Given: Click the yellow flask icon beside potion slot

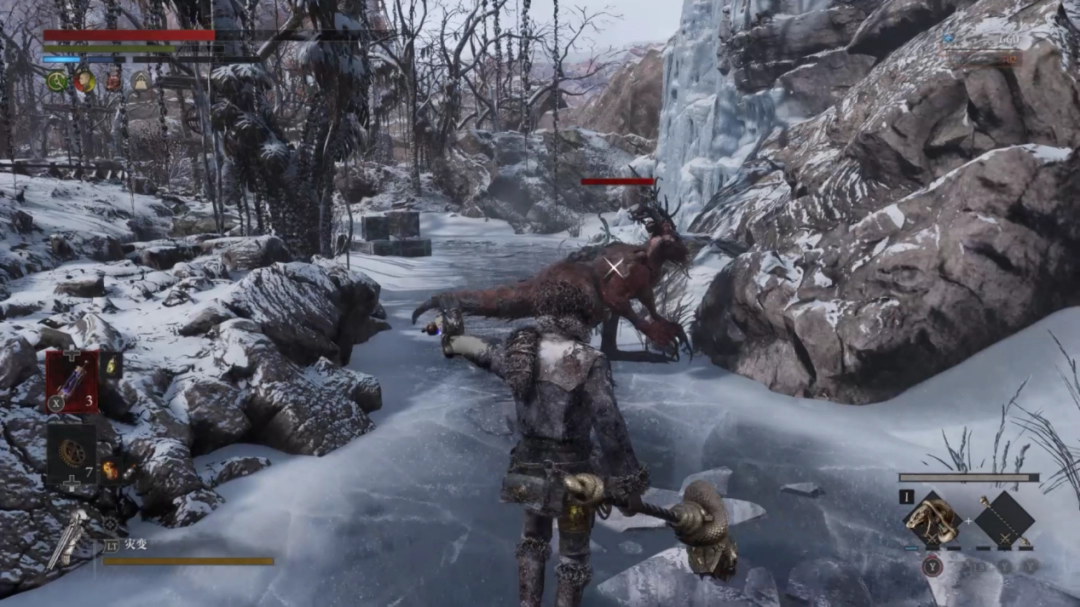Looking at the screenshot, I should (111, 366).
